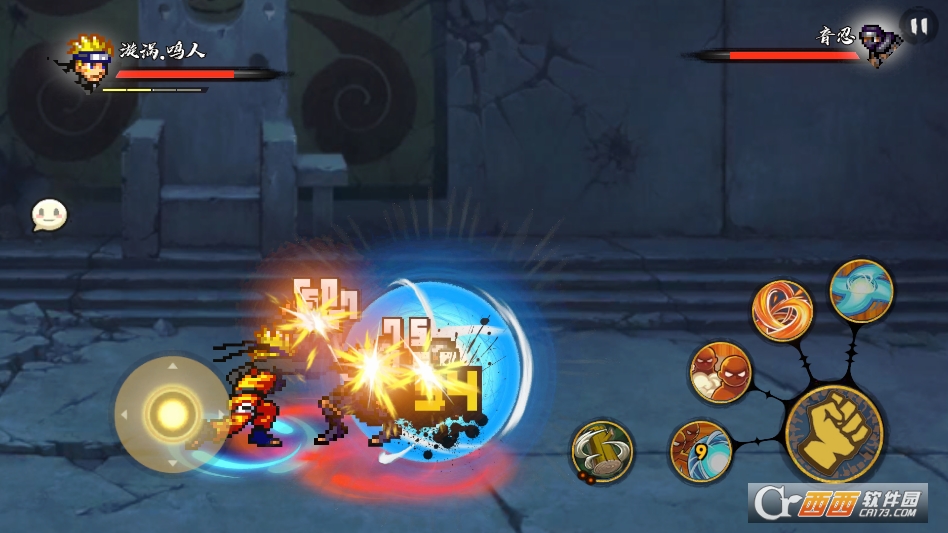Use the orange fire spiral skill
948x533 pixels.
click(782, 310)
